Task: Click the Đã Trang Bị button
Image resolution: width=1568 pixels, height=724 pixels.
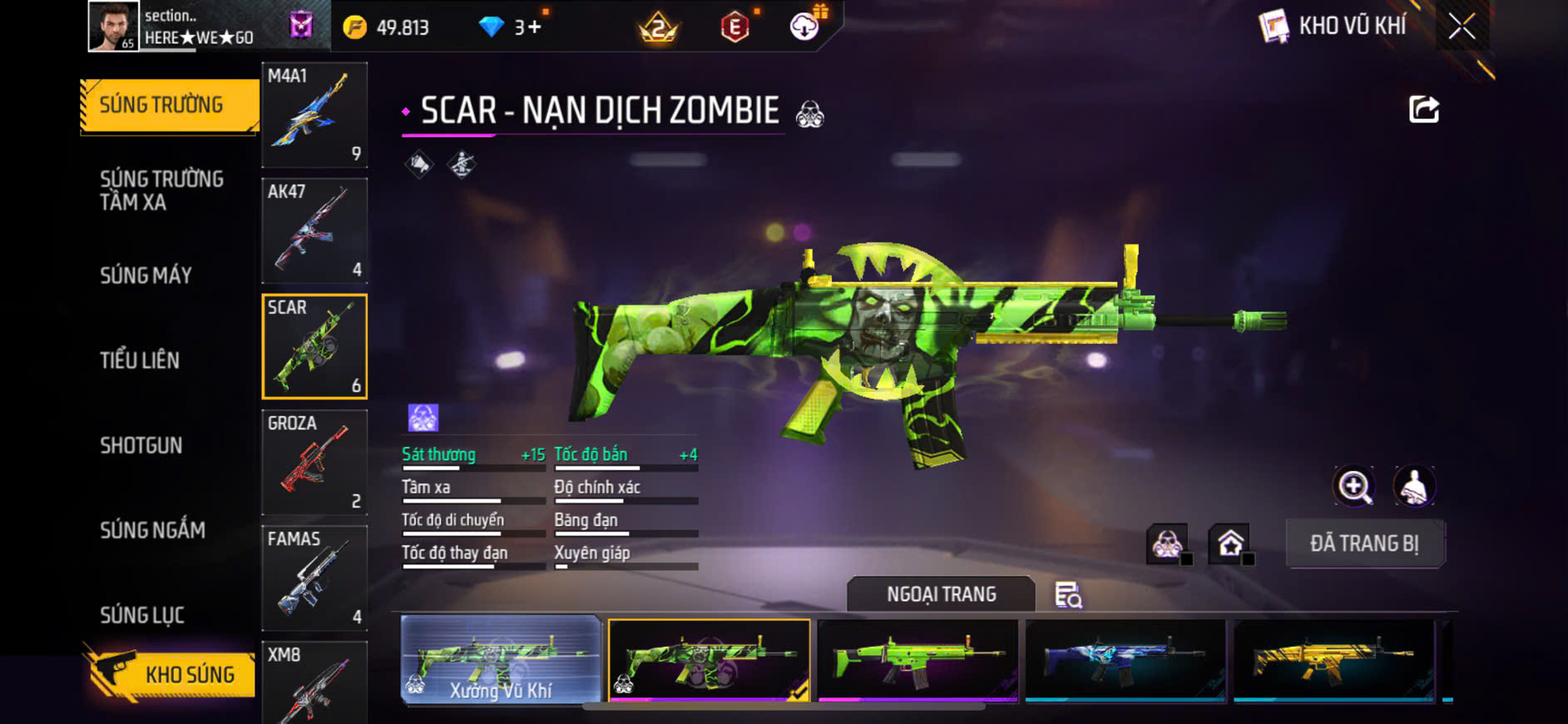Action: (1364, 544)
